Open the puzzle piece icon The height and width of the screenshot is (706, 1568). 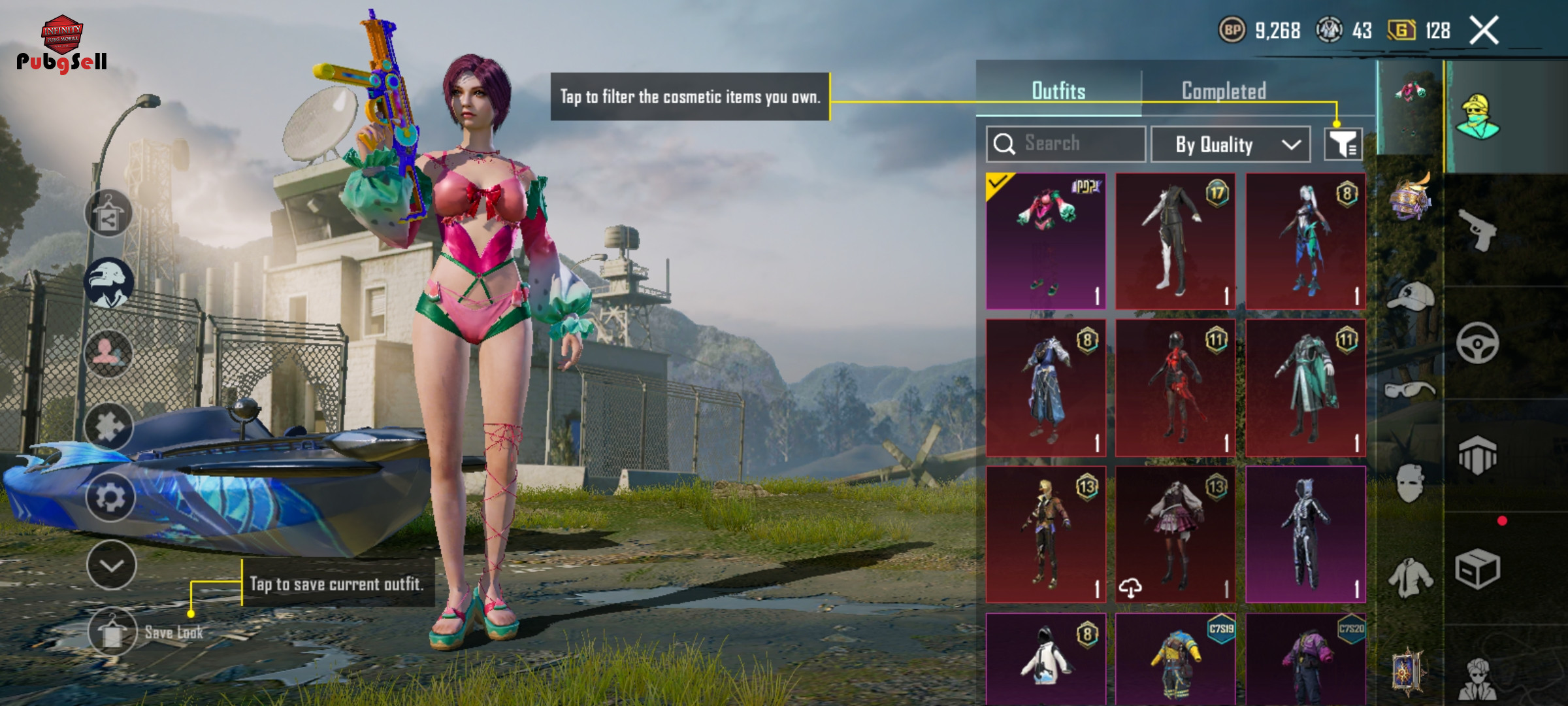click(109, 427)
